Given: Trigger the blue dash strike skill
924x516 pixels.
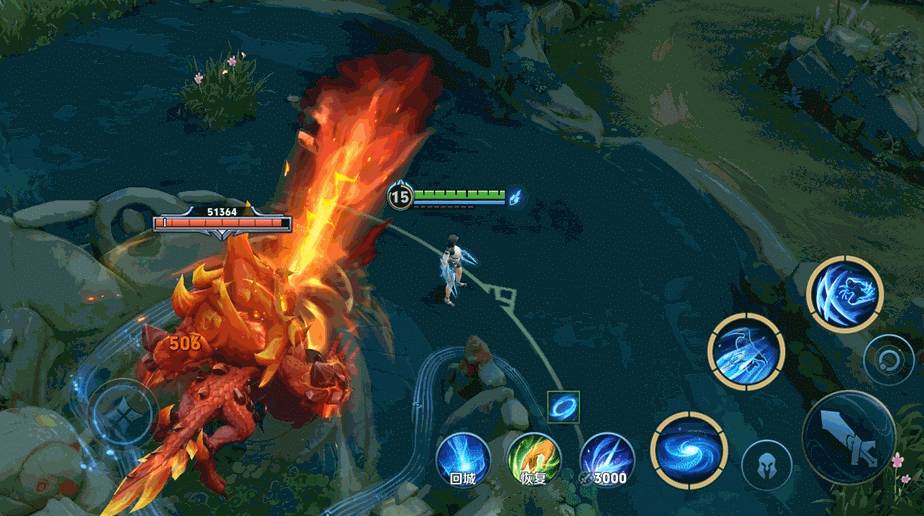Looking at the screenshot, I should (x=746, y=352).
